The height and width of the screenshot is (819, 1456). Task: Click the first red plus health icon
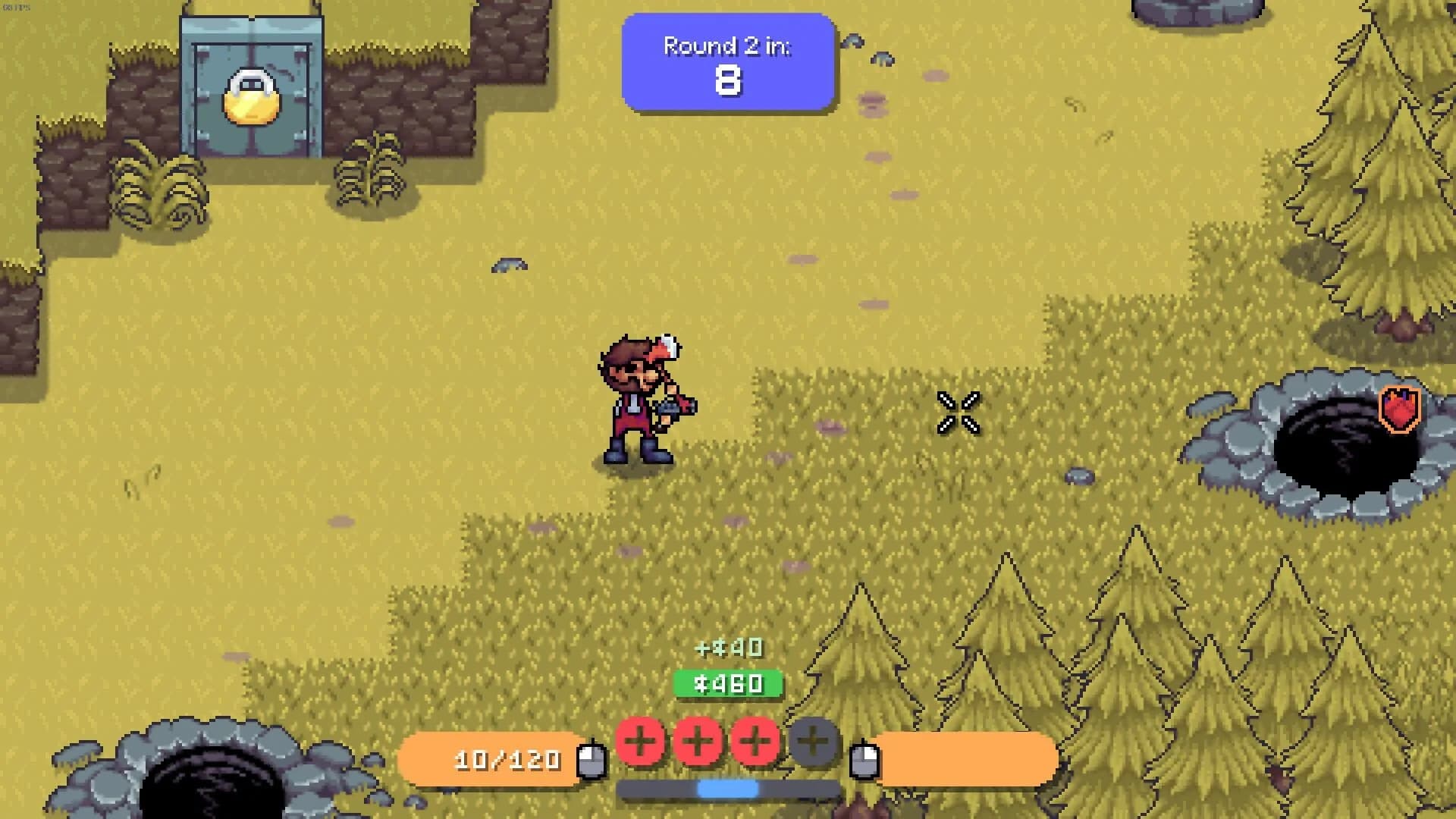641,742
